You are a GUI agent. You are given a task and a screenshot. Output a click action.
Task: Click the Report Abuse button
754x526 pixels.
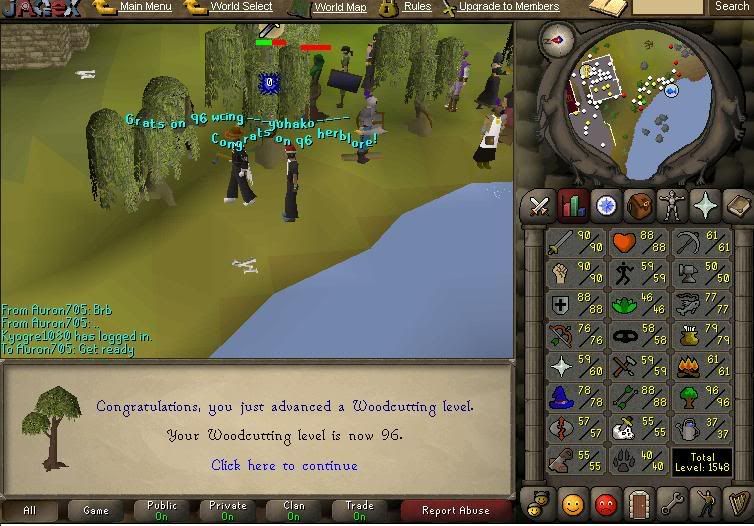point(456,511)
